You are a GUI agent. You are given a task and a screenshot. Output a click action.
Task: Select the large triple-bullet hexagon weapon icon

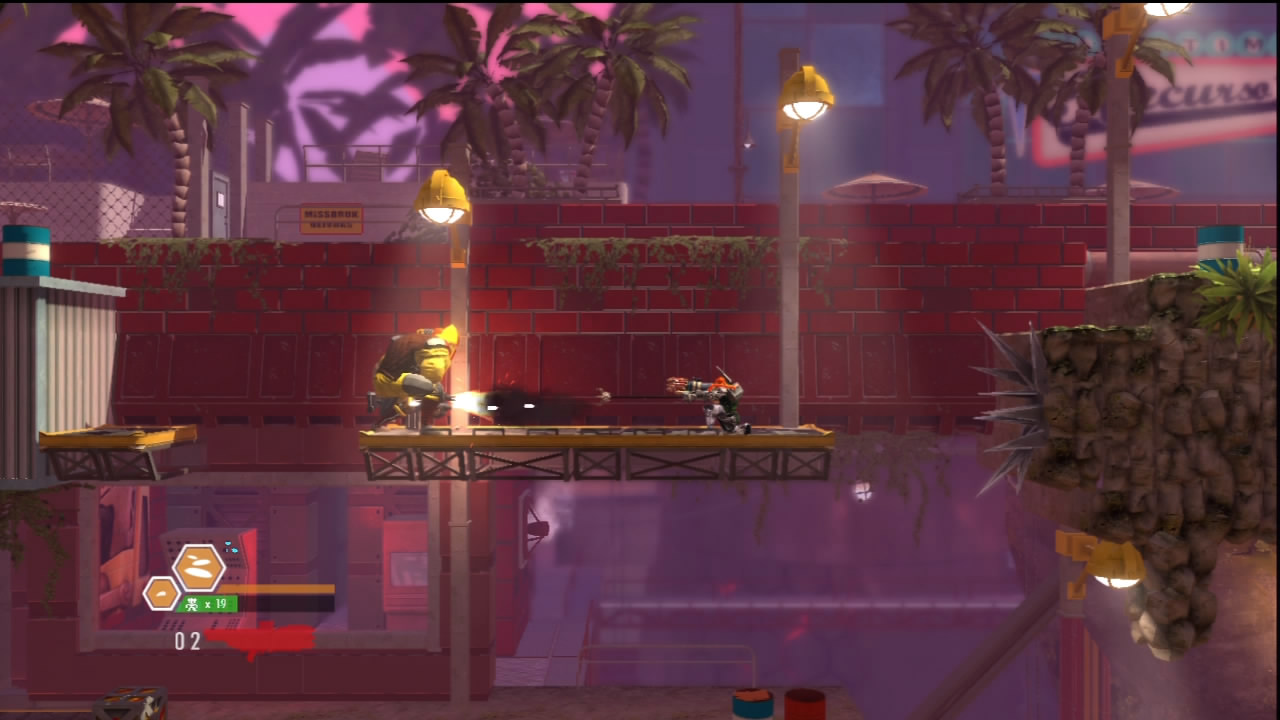tap(199, 568)
